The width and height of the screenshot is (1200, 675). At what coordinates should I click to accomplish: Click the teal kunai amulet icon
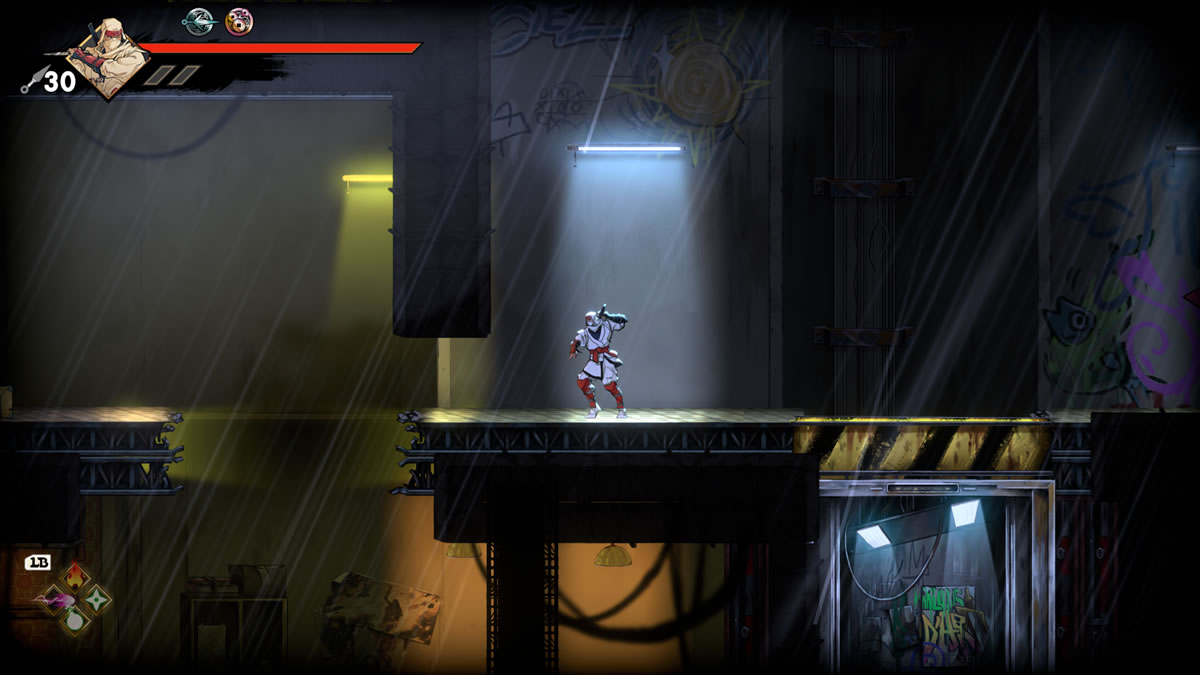pos(199,20)
